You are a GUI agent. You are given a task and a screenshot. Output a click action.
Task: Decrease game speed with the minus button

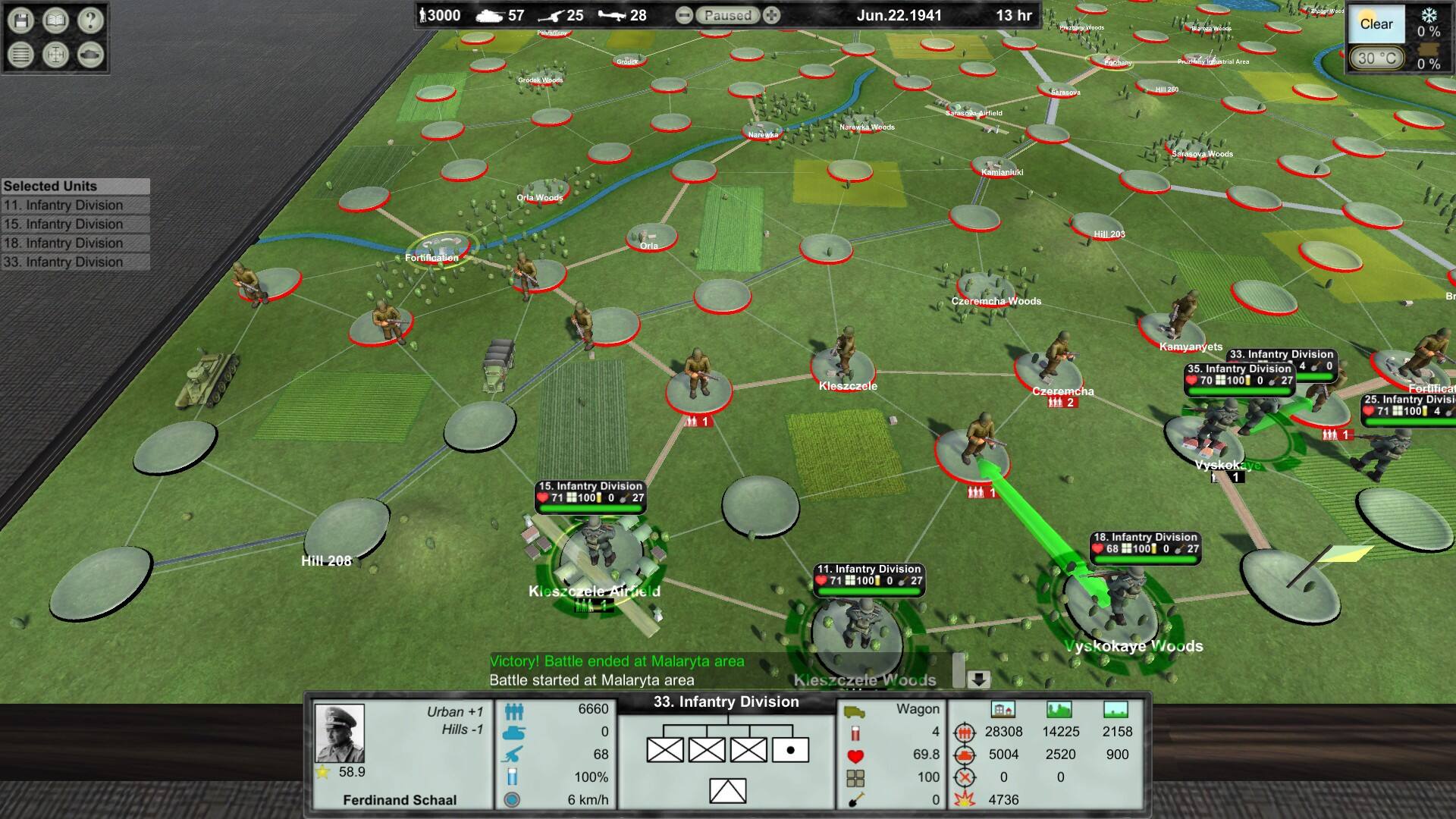coord(684,15)
